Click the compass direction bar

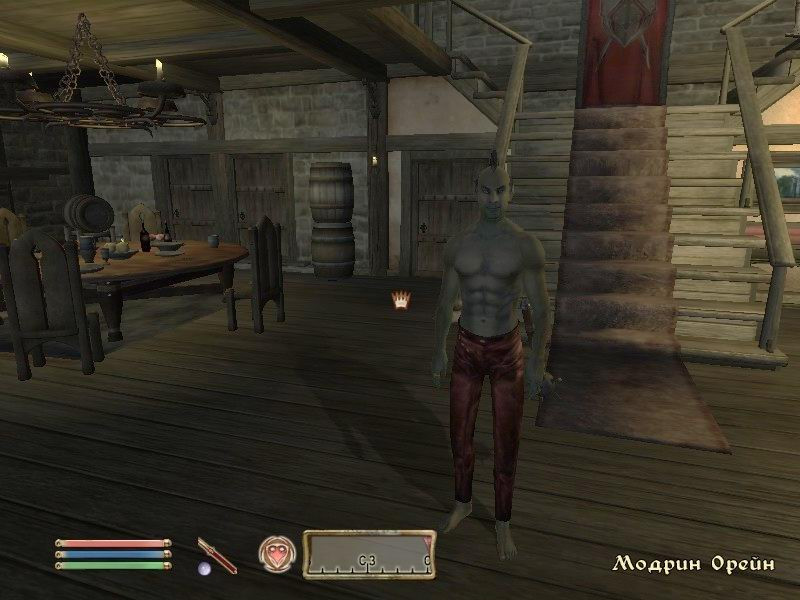point(369,554)
